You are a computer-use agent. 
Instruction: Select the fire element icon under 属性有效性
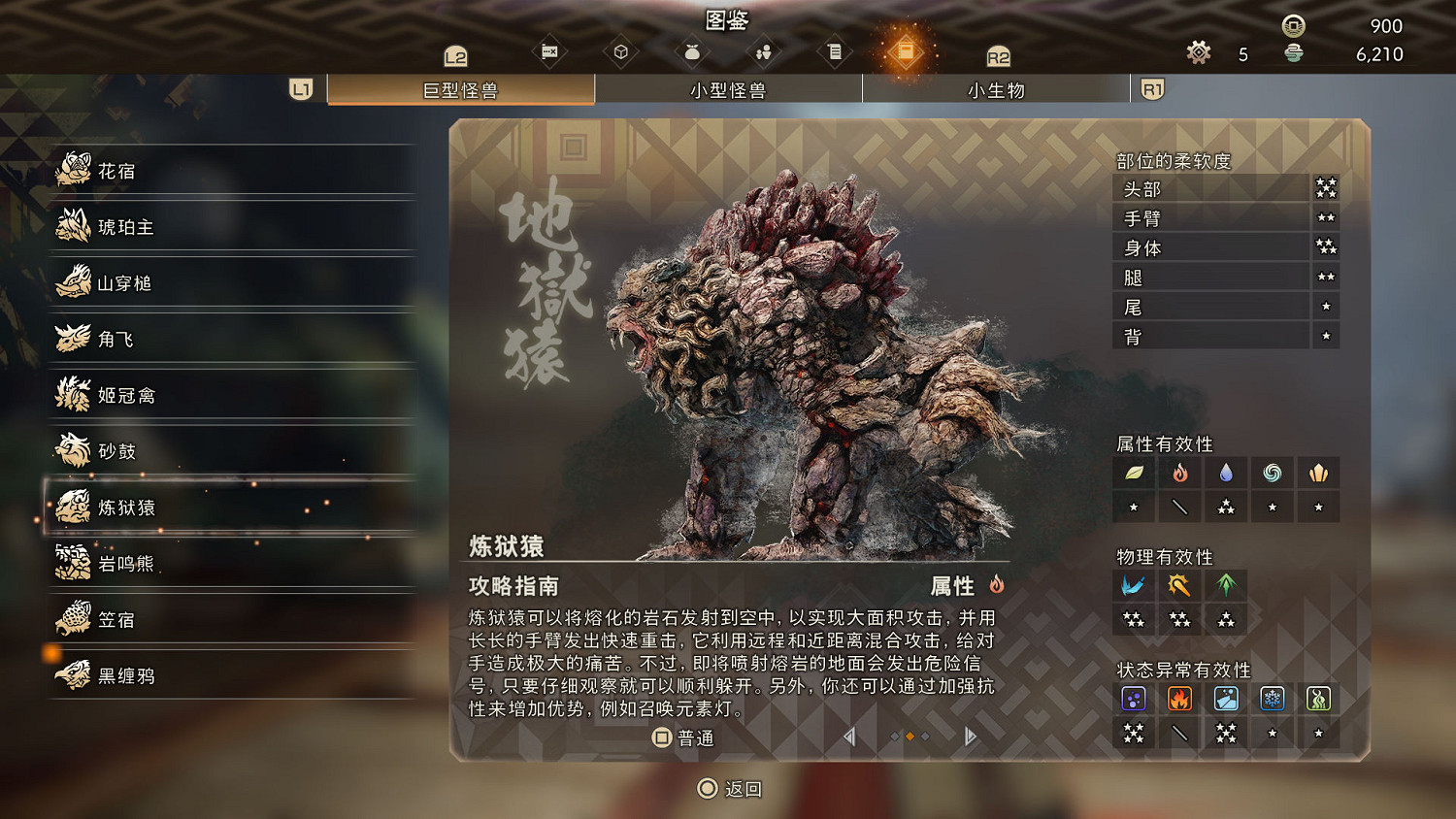pos(1179,473)
